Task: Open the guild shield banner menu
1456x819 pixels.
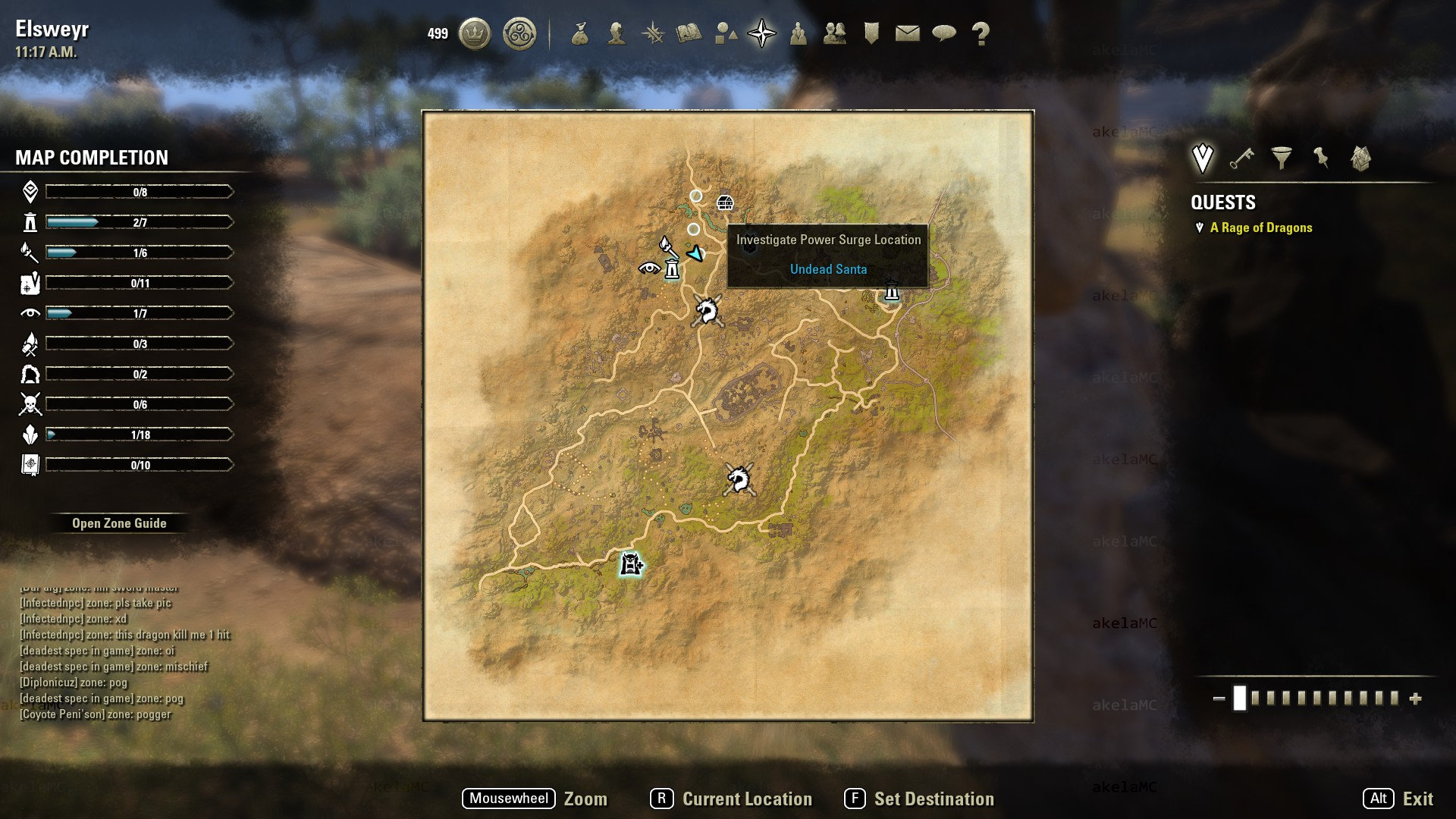Action: pos(871,33)
